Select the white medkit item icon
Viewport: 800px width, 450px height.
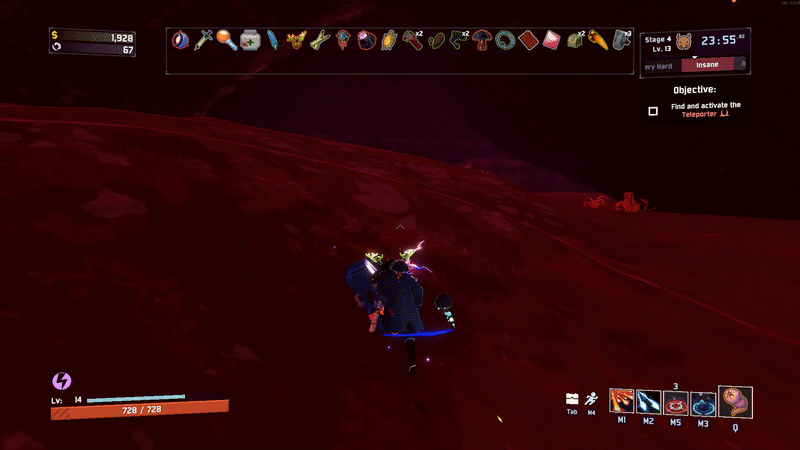(249, 41)
